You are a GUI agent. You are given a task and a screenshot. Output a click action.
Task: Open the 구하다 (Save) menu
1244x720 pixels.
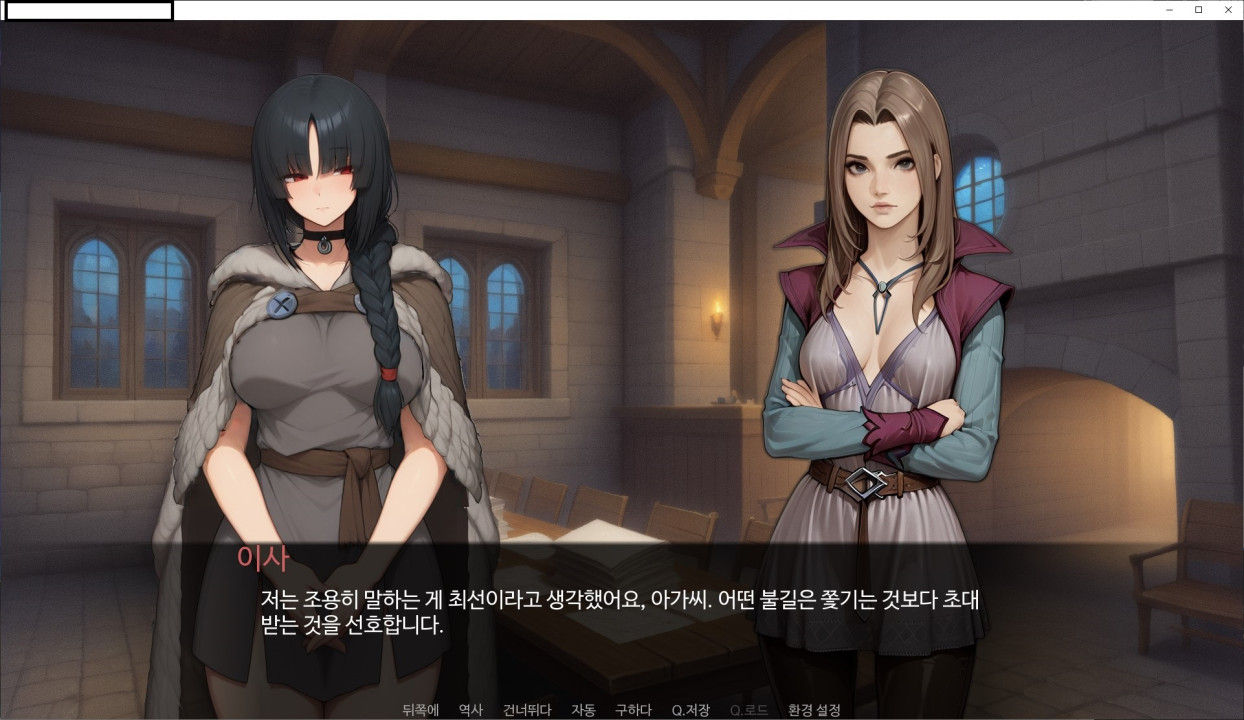[633, 710]
